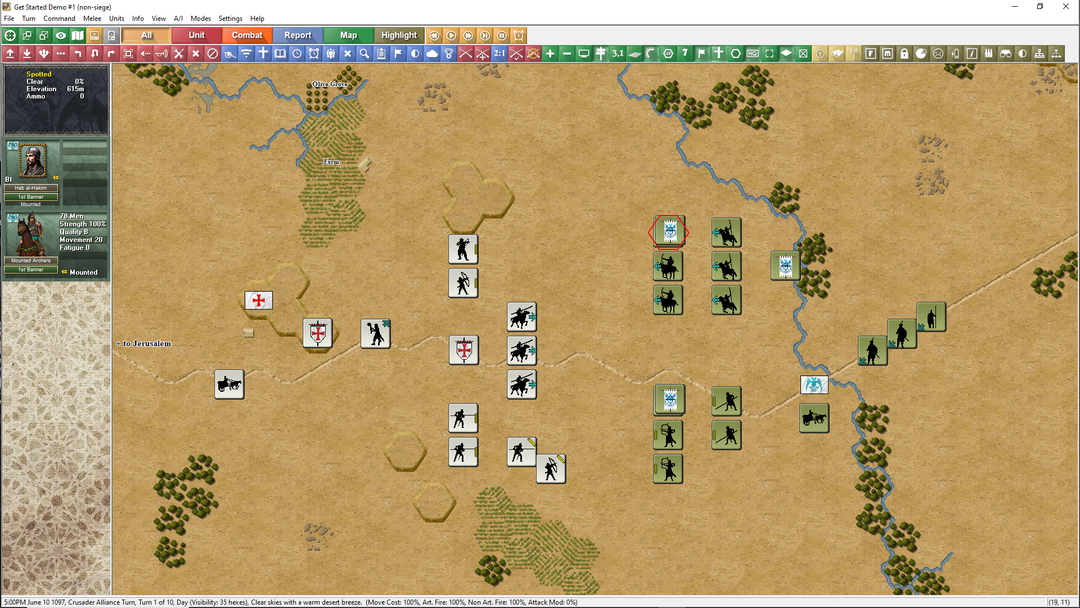This screenshot has height=608, width=1080.
Task: Open the Melee menu
Action: (92, 18)
